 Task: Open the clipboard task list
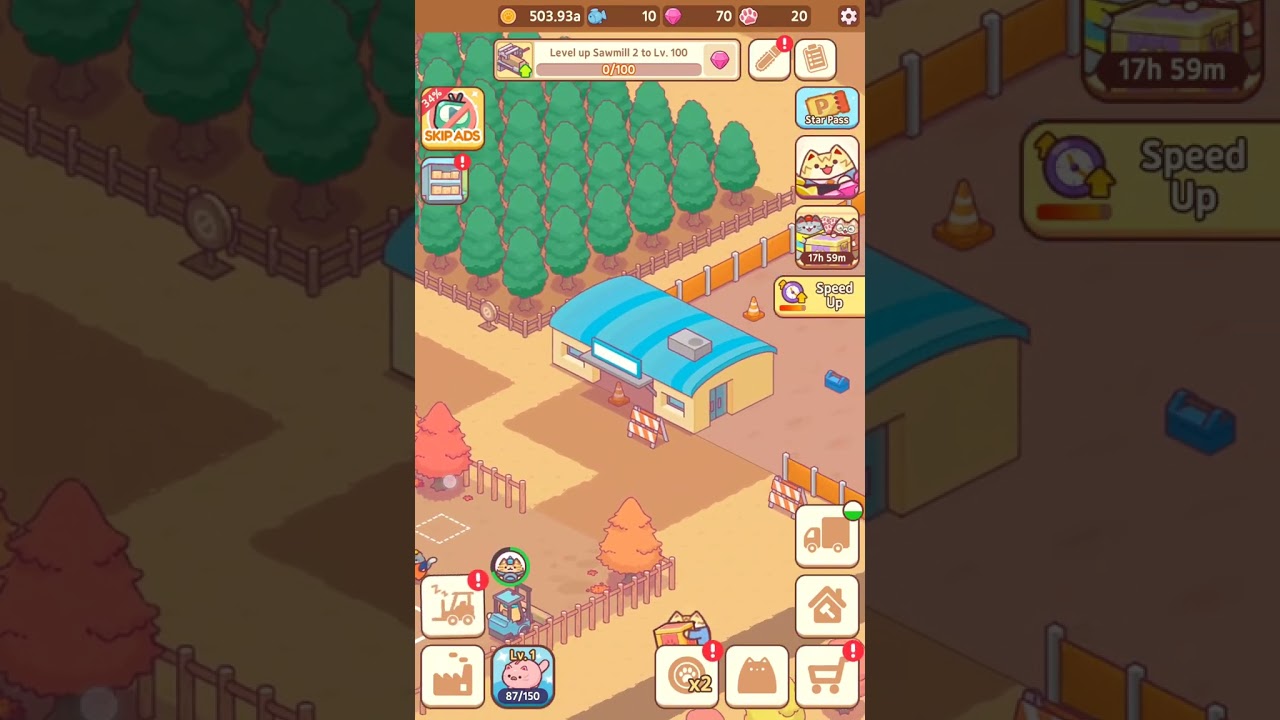(815, 60)
